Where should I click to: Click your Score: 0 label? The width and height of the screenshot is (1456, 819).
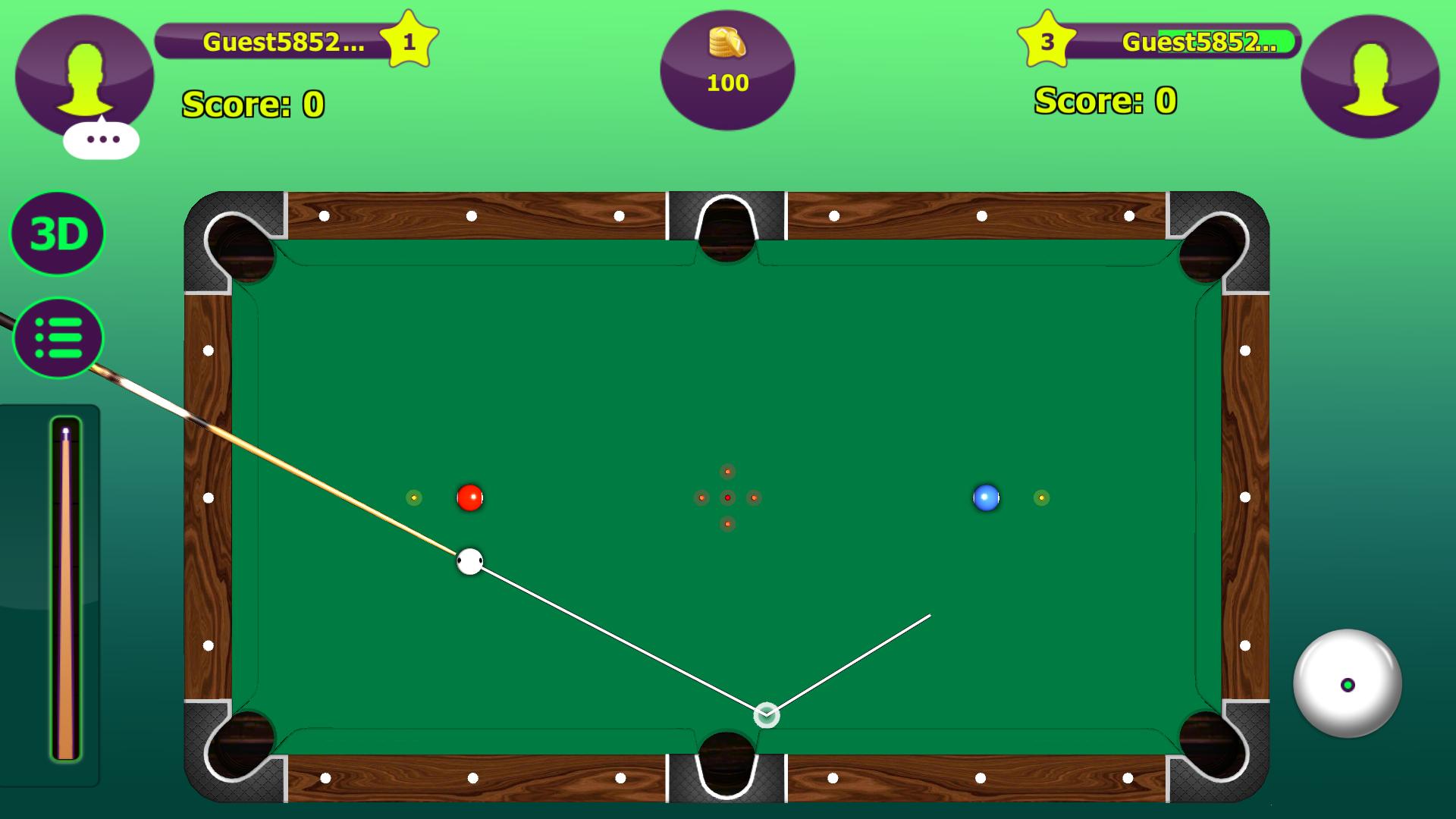pos(253,105)
